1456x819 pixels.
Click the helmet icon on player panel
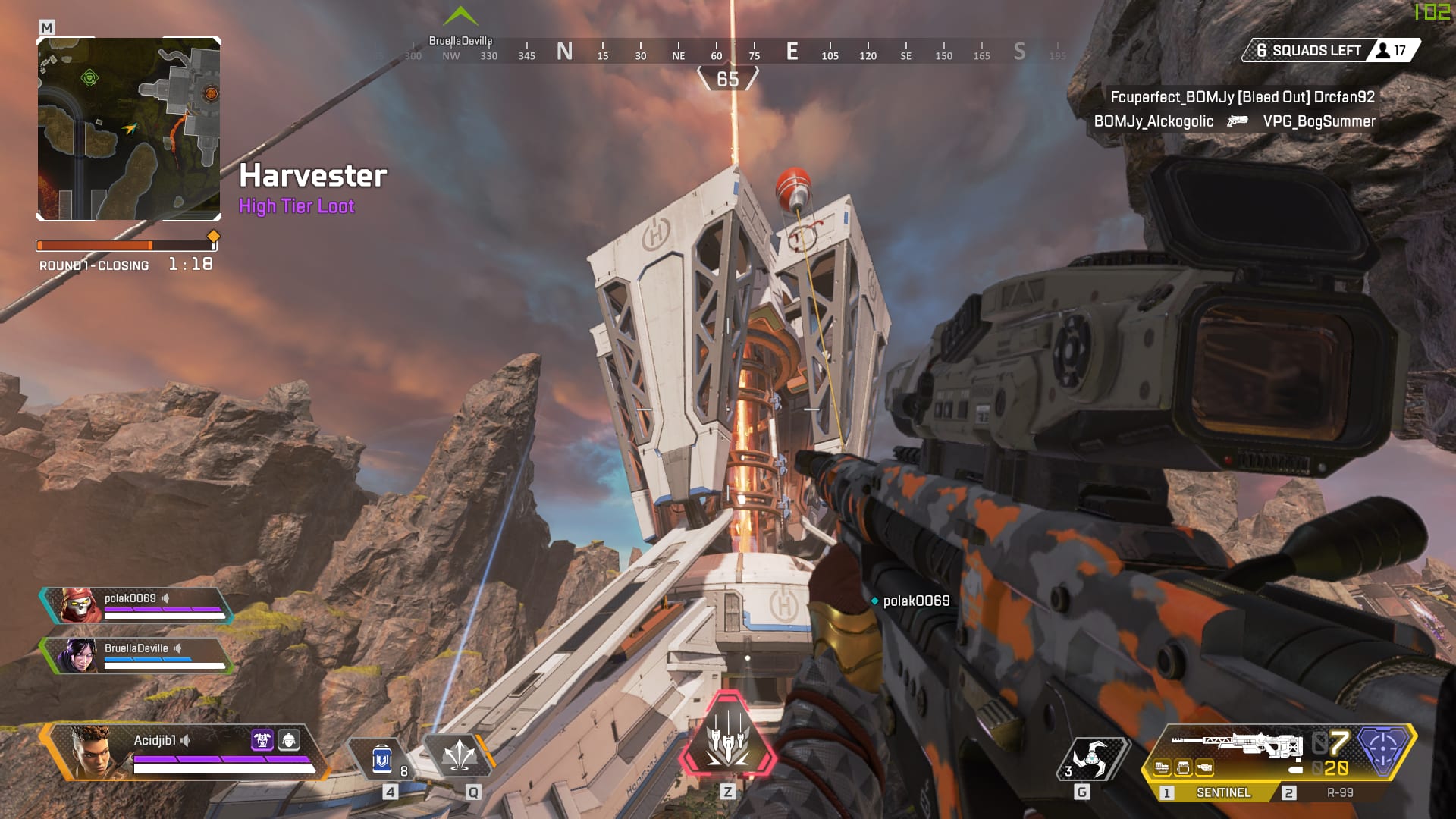click(x=289, y=739)
